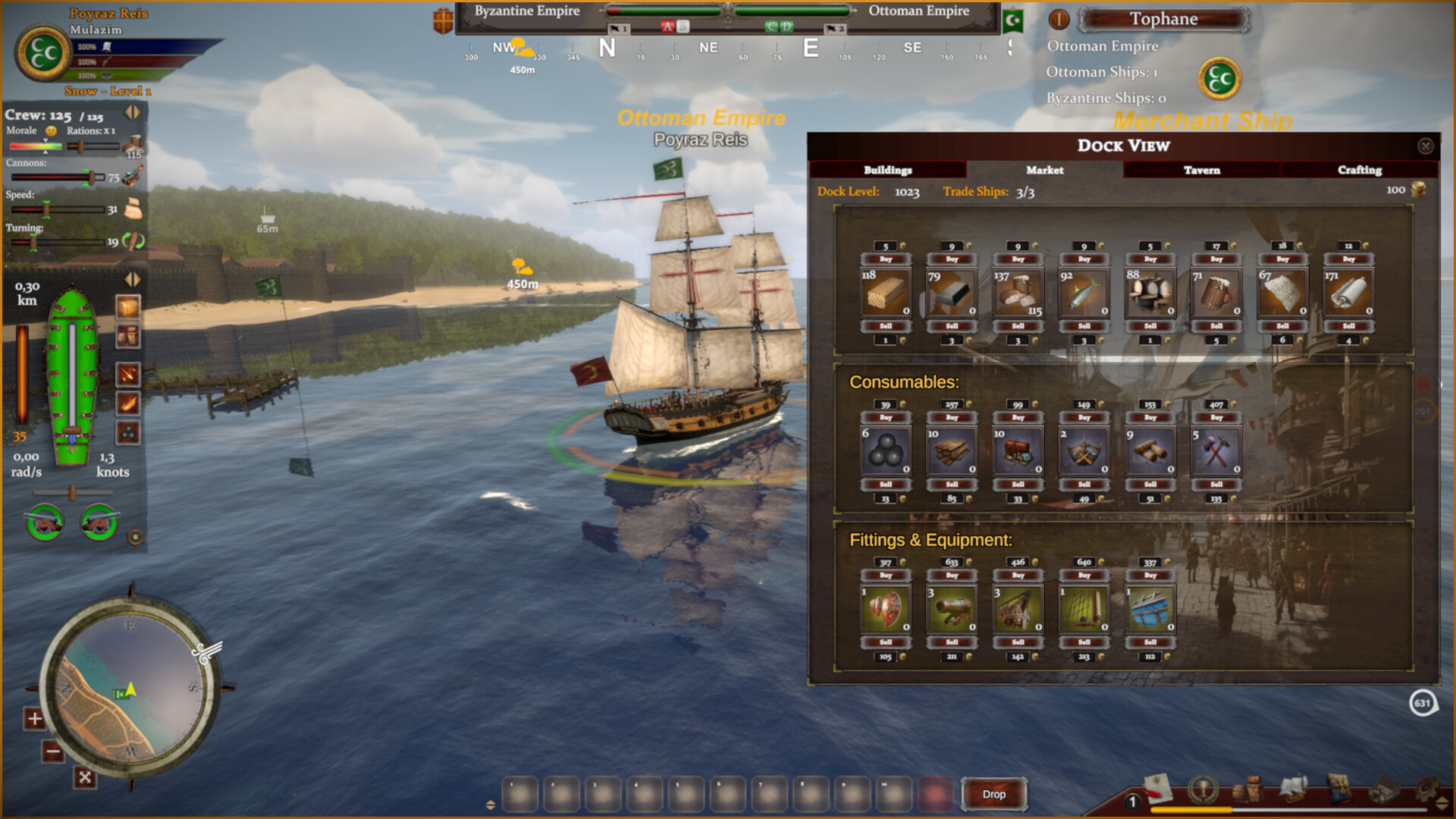Open the Crafting tab in Dock View
The height and width of the screenshot is (819, 1456).
[1360, 171]
